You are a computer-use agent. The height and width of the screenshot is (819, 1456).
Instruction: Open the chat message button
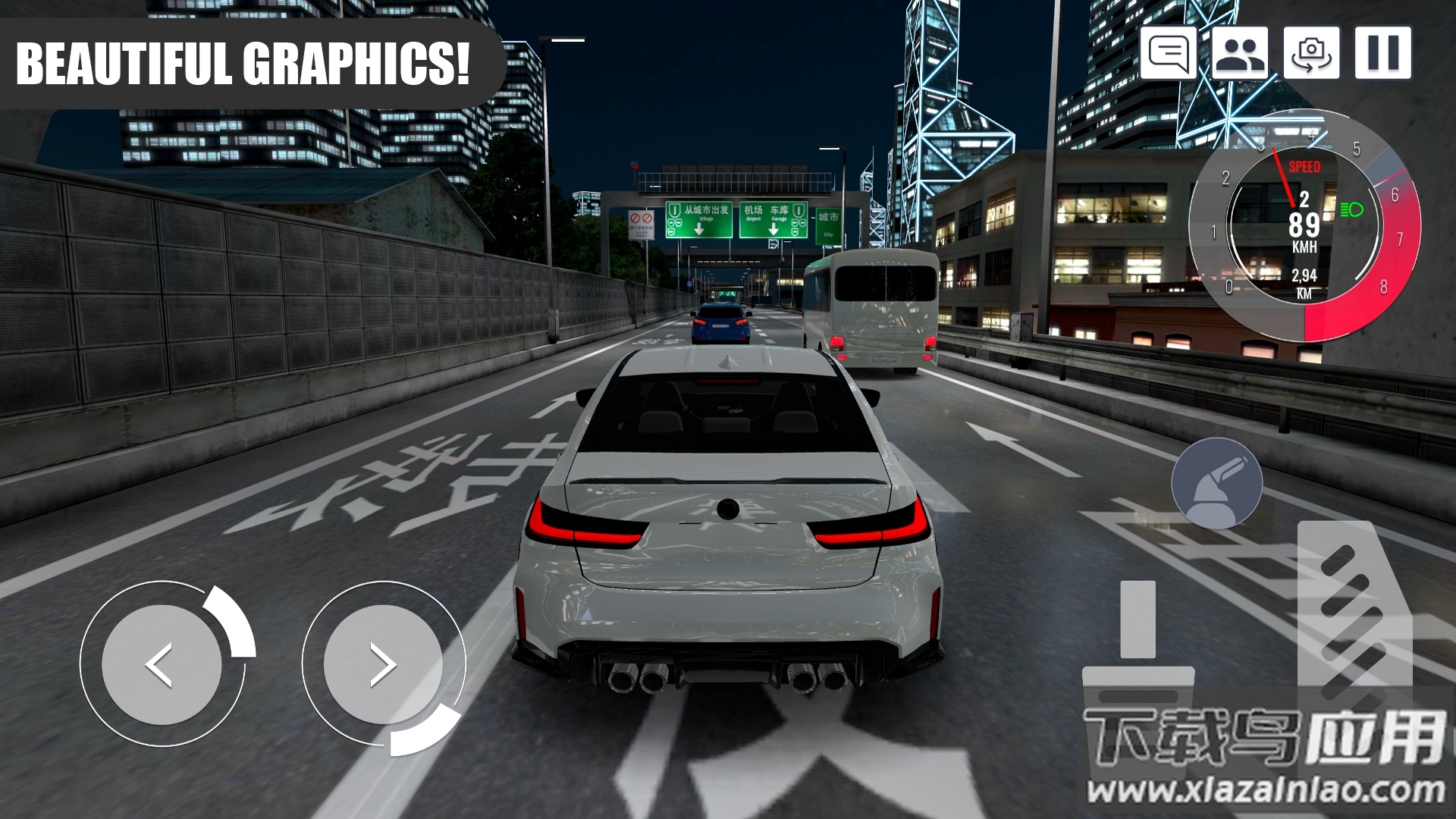click(x=1168, y=53)
